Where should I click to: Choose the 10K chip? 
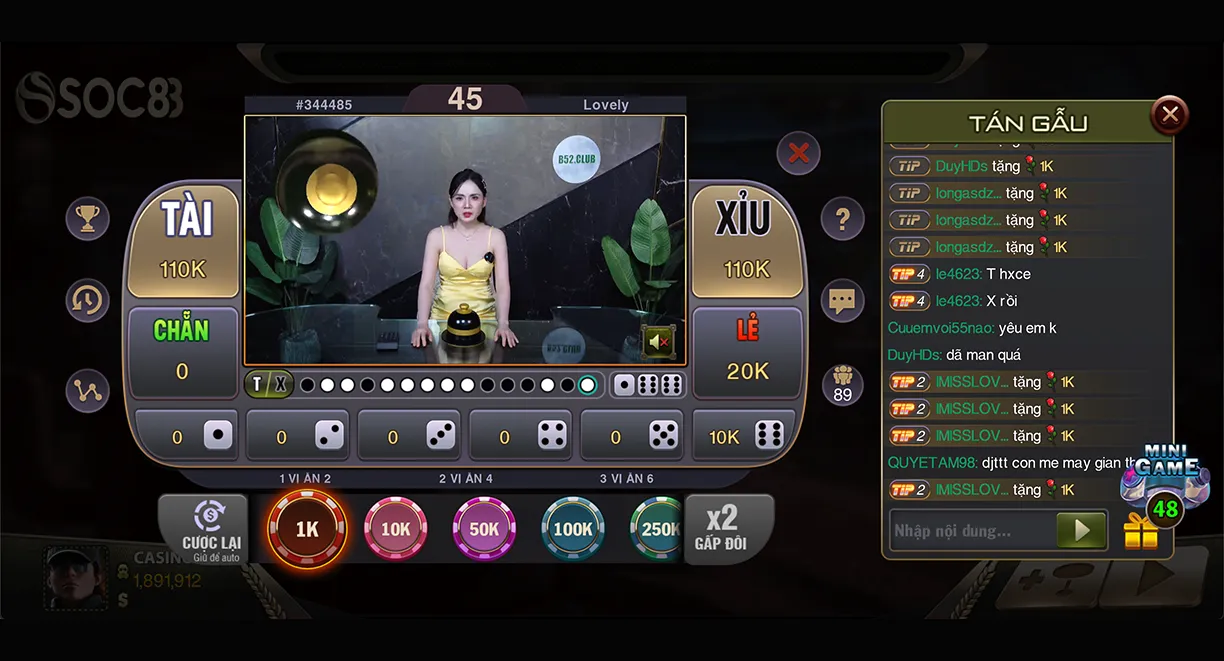(x=396, y=529)
